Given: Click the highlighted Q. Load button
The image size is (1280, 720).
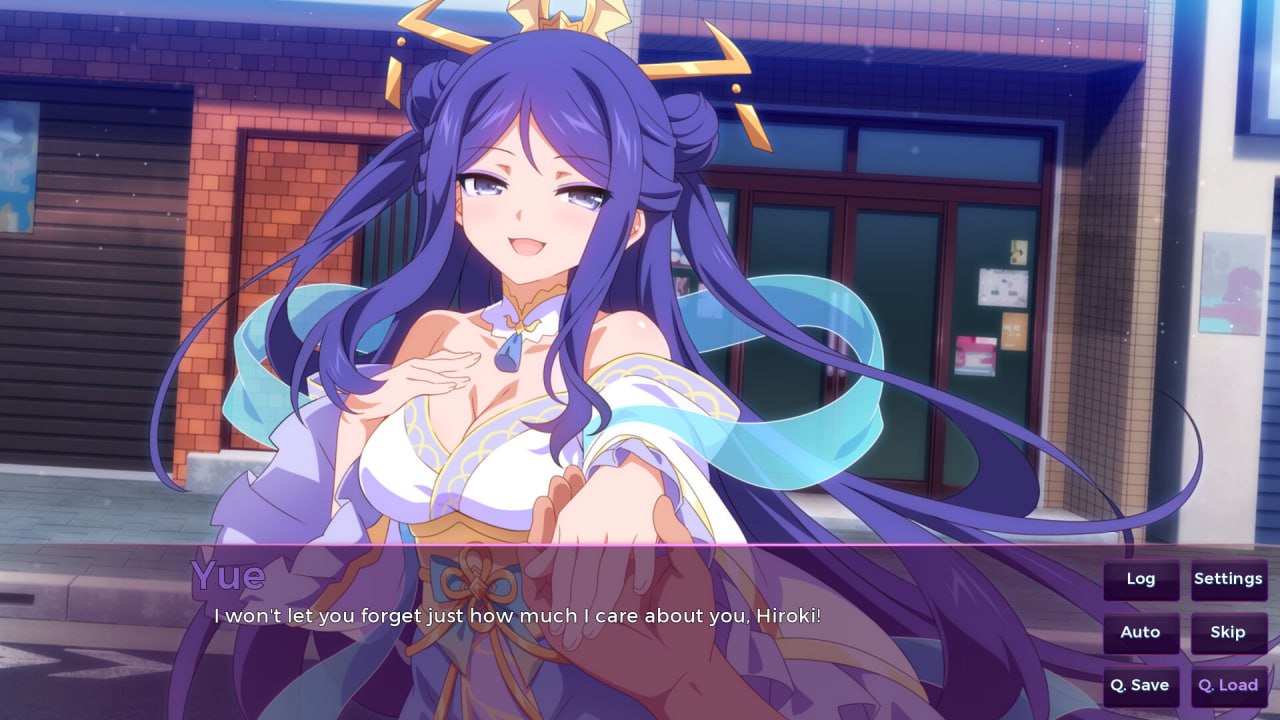Looking at the screenshot, I should tap(1228, 686).
